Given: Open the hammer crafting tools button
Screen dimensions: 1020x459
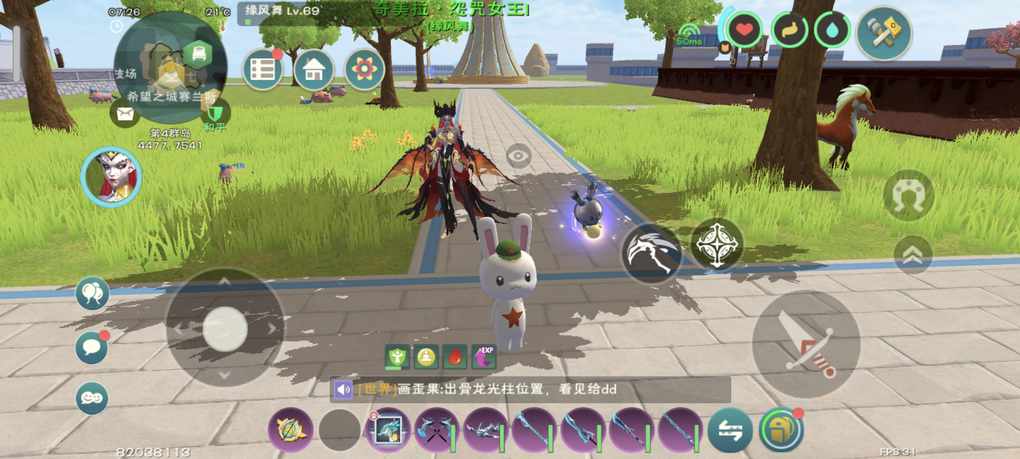Looking at the screenshot, I should click(x=884, y=33).
